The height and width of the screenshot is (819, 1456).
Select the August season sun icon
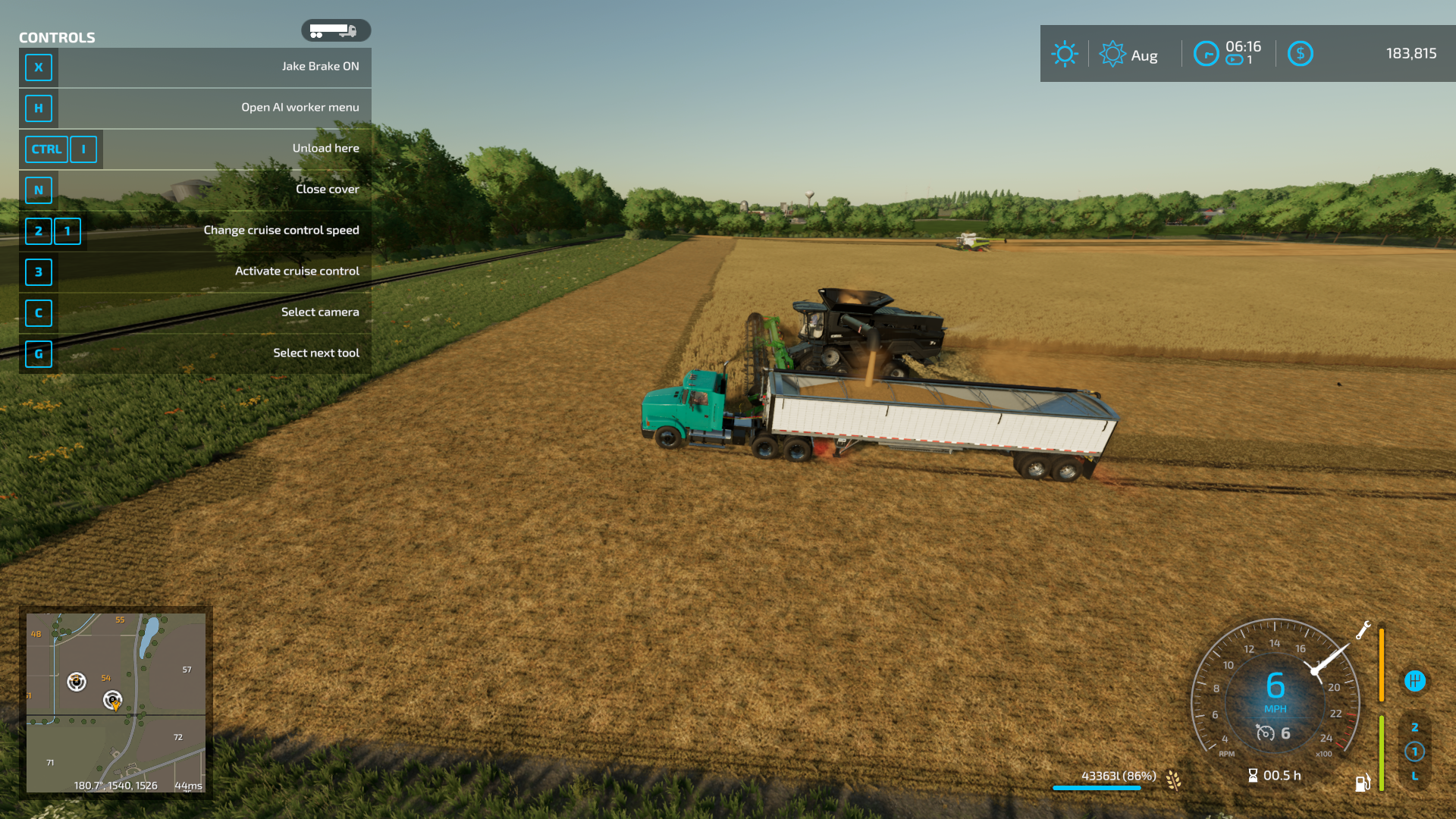tap(1112, 54)
